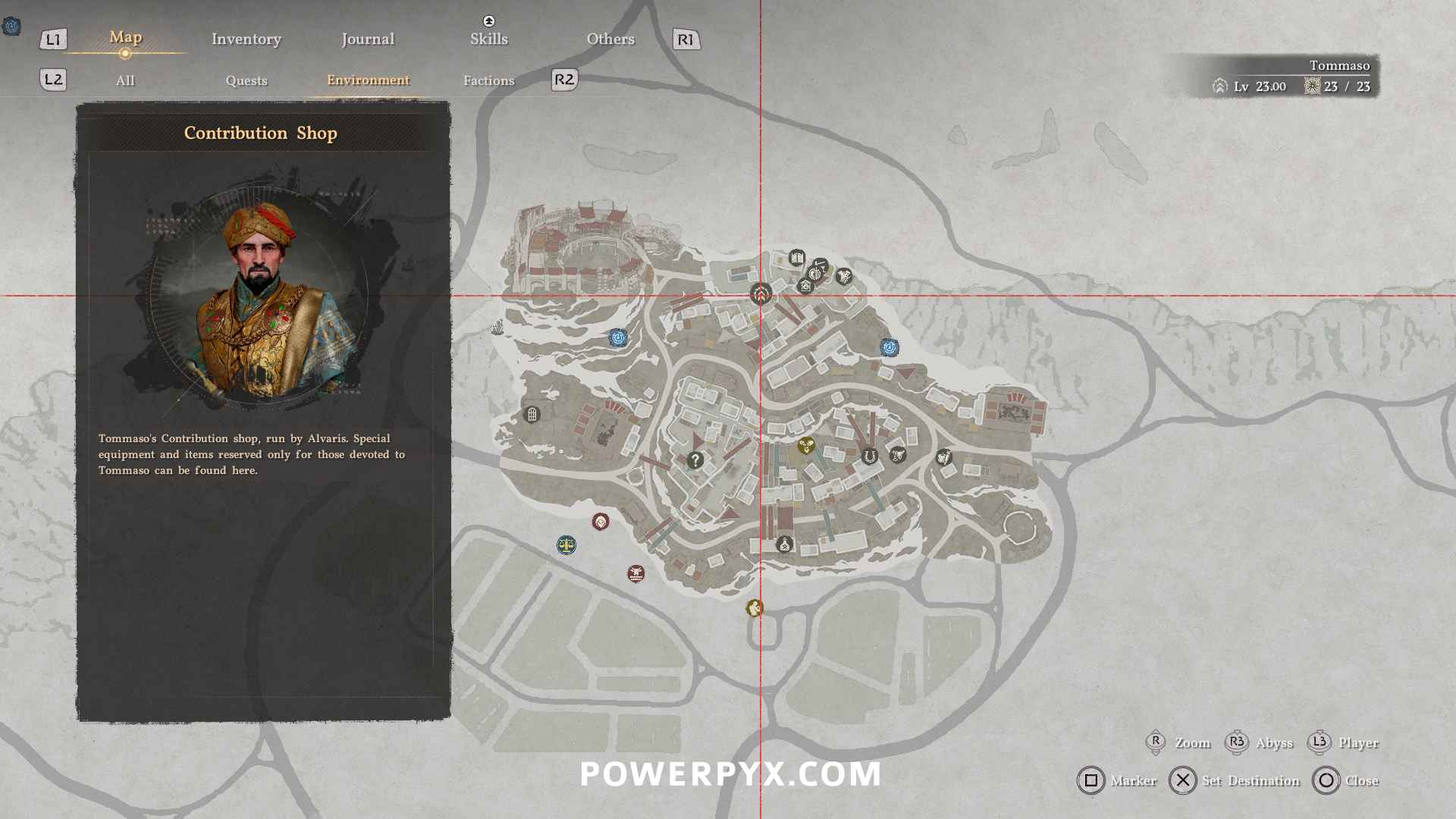Viewport: 1456px width, 819px height.
Task: Choose the potion flask shop marker
Action: 784,544
